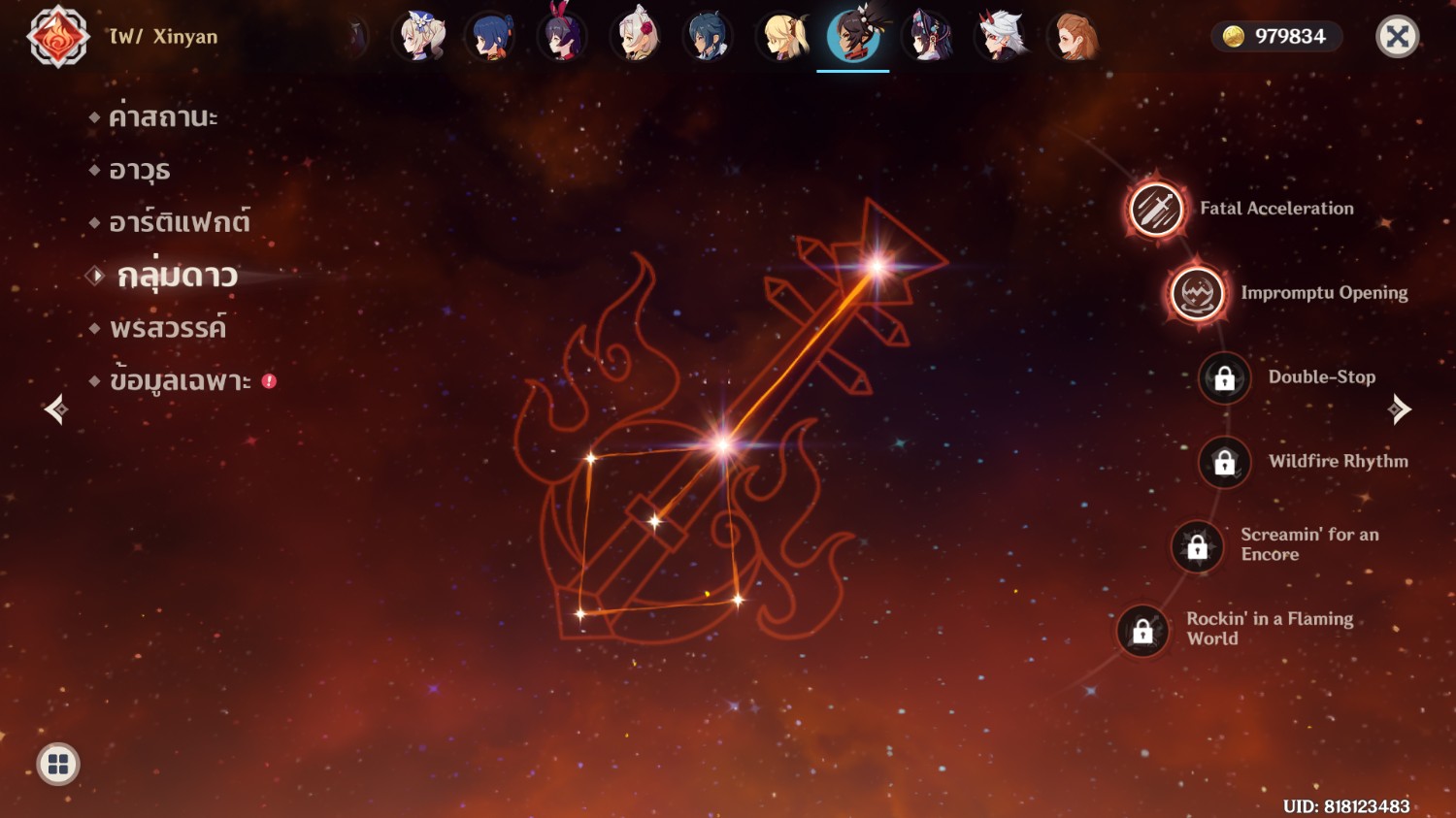Viewport: 1456px width, 818px height.
Task: View the Impromptu Opening constellation node
Action: pos(1197,293)
